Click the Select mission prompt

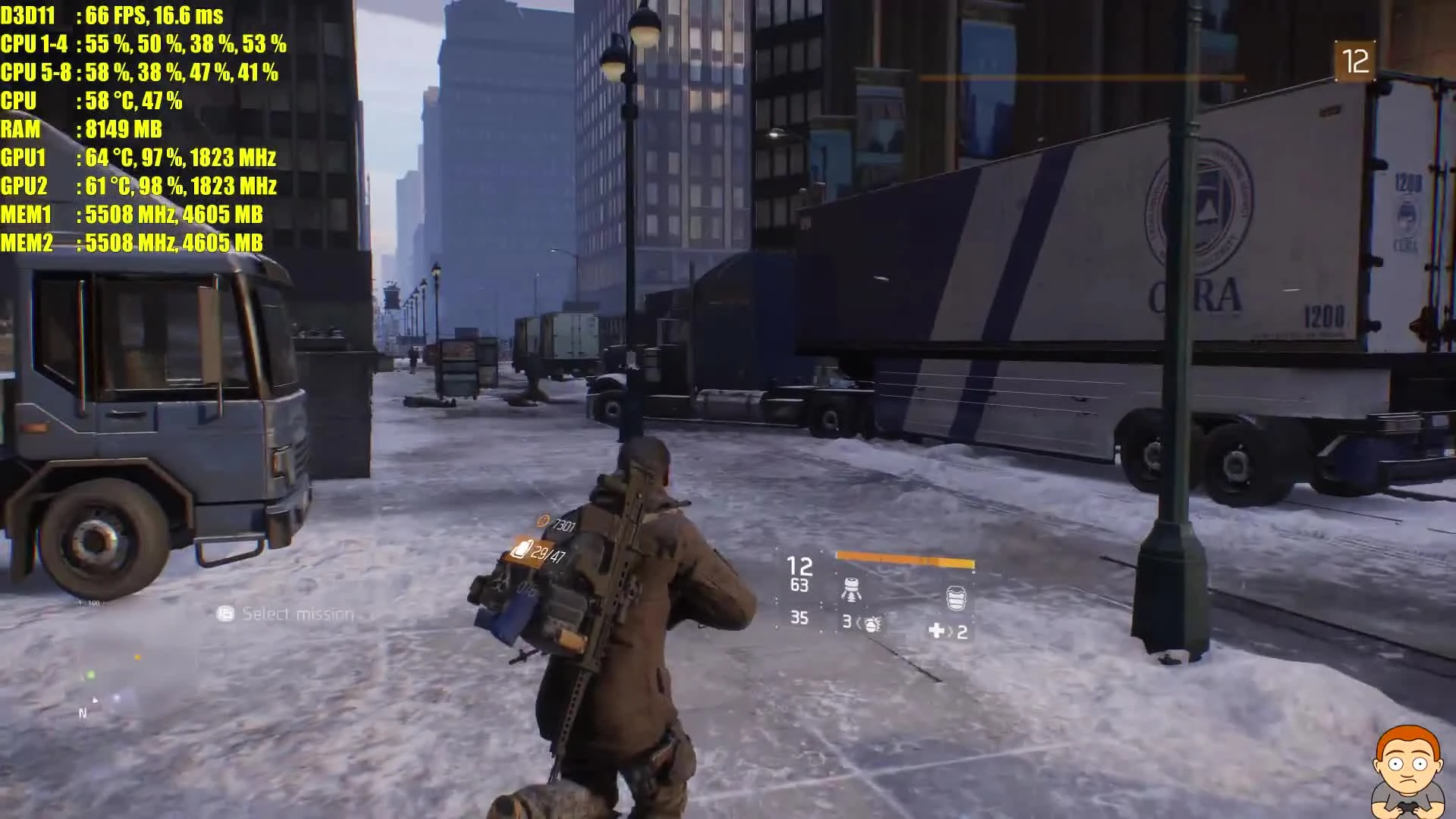[292, 614]
